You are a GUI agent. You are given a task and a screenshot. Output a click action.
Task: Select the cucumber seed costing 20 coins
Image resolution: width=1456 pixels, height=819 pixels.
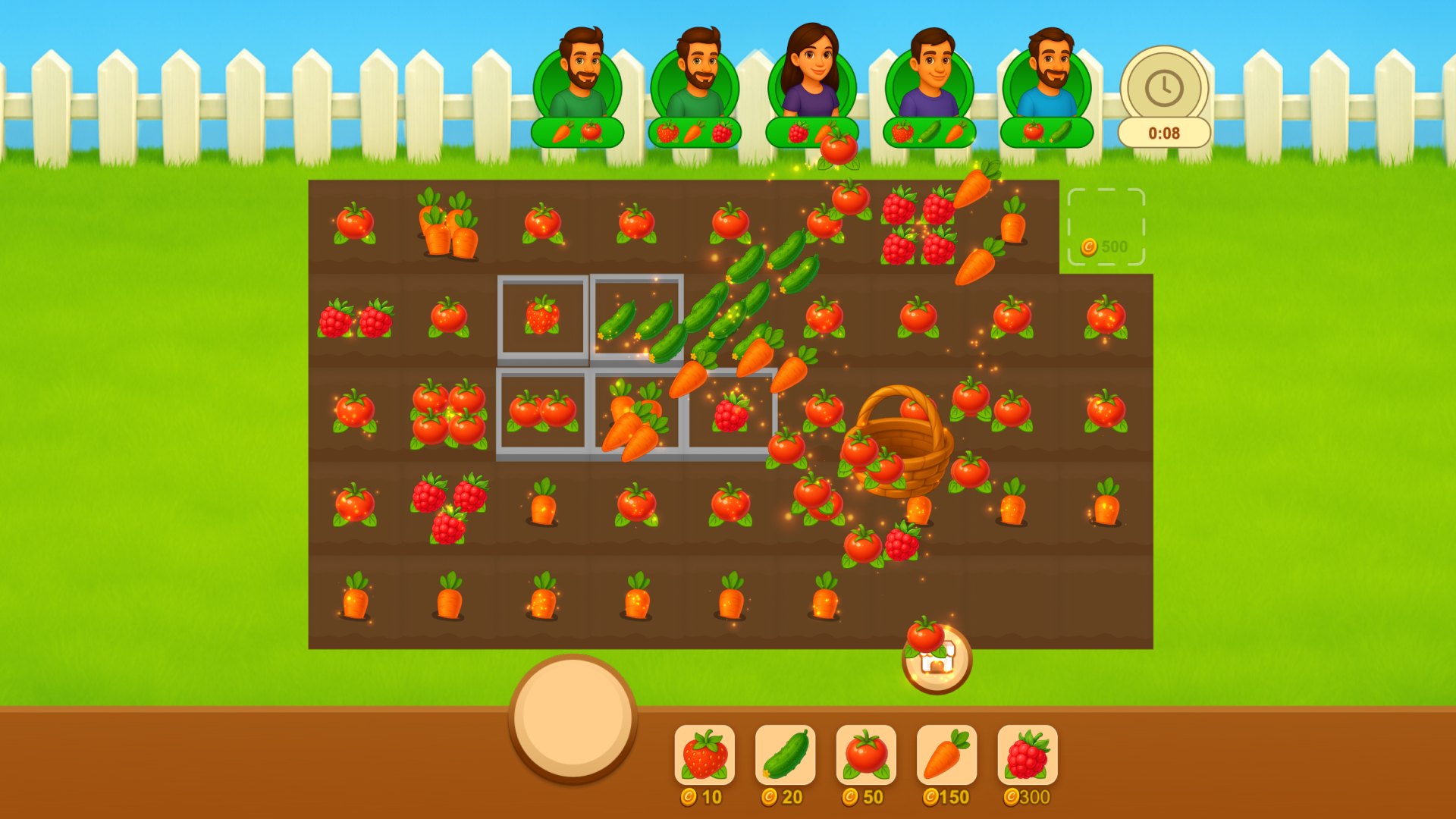pyautogui.click(x=785, y=755)
